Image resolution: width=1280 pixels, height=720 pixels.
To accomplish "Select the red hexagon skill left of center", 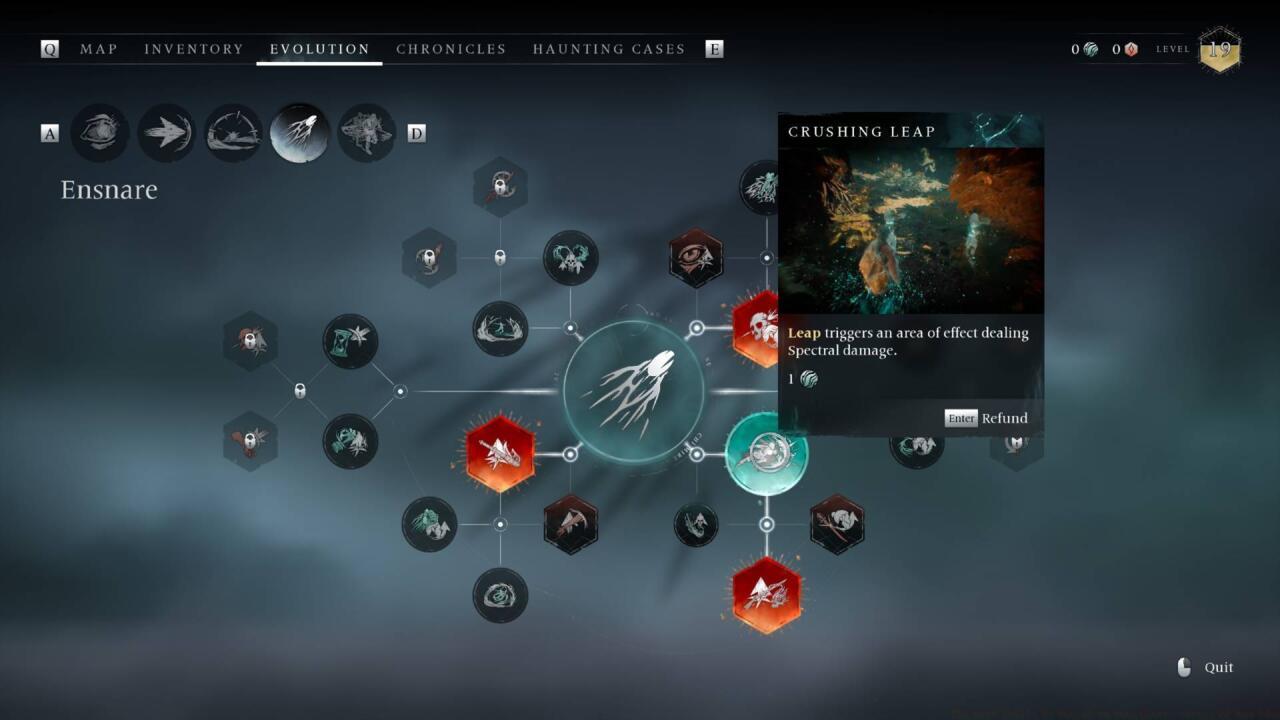I will click(500, 454).
